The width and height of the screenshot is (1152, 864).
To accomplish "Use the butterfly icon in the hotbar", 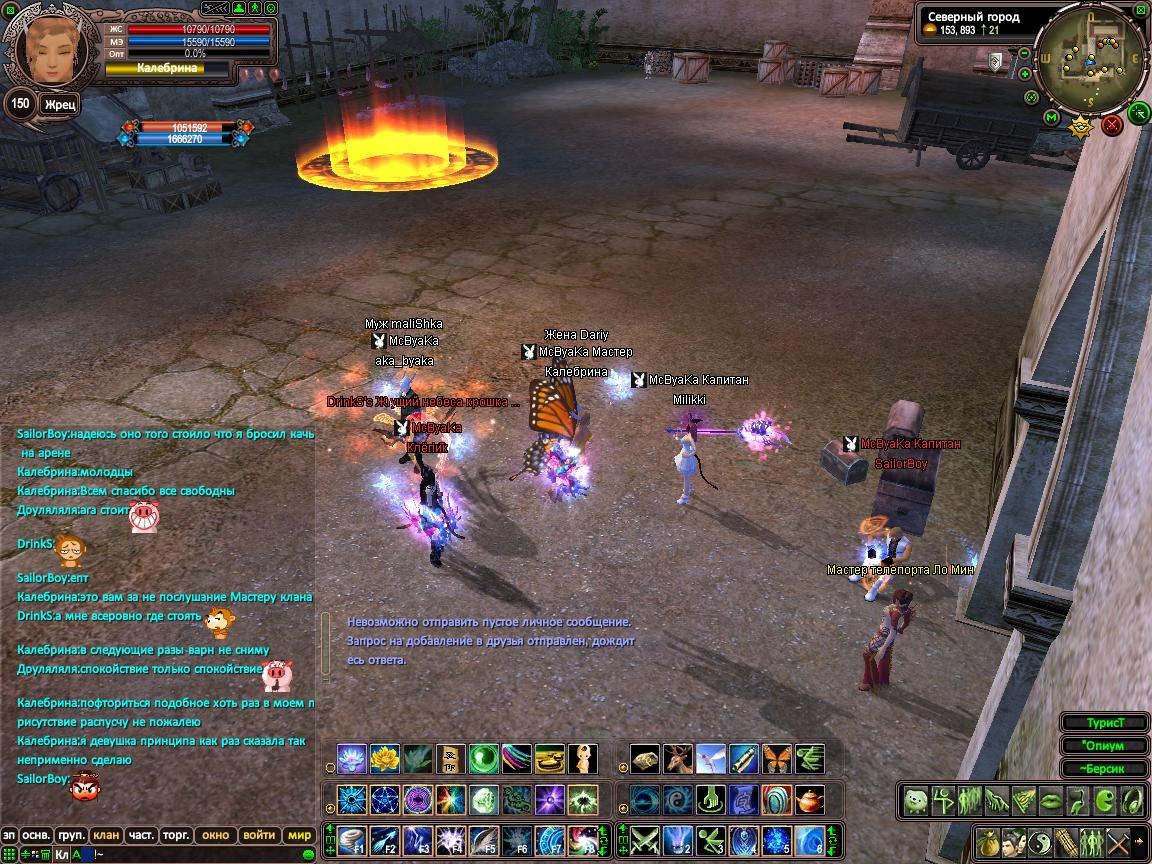I will pyautogui.click(x=776, y=759).
